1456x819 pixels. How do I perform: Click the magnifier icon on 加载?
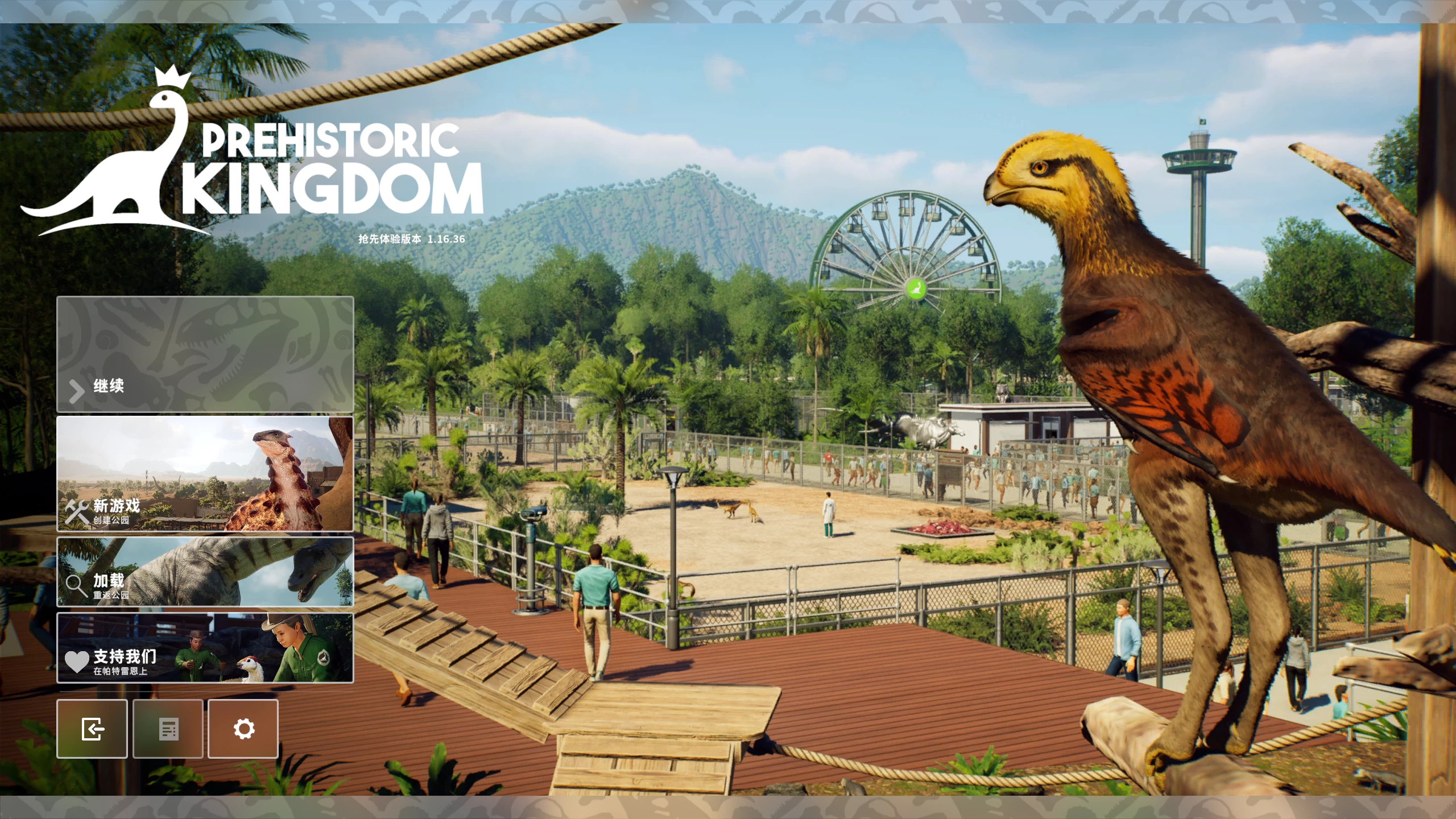point(76,585)
